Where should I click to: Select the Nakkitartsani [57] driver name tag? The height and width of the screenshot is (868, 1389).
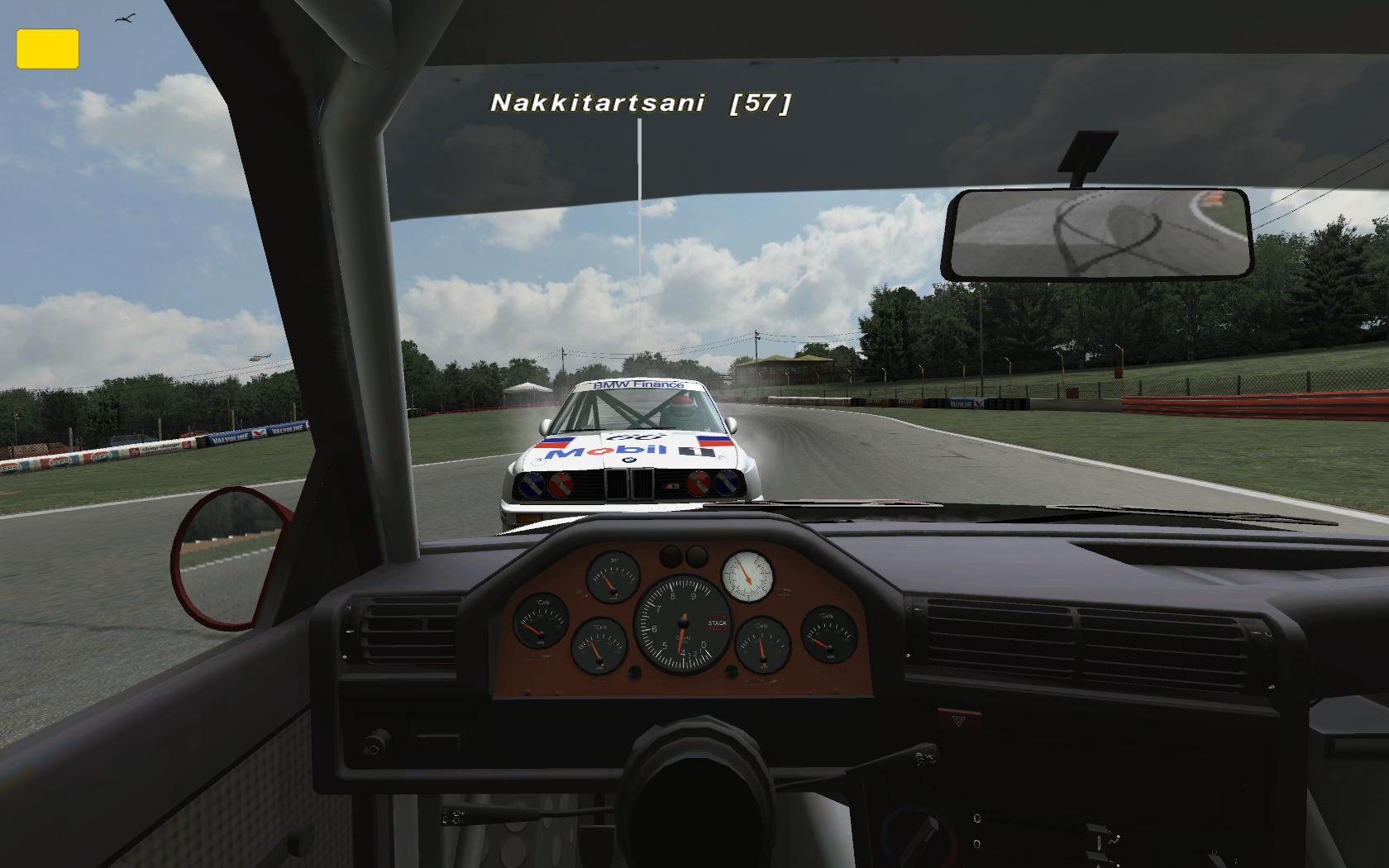[x=641, y=103]
